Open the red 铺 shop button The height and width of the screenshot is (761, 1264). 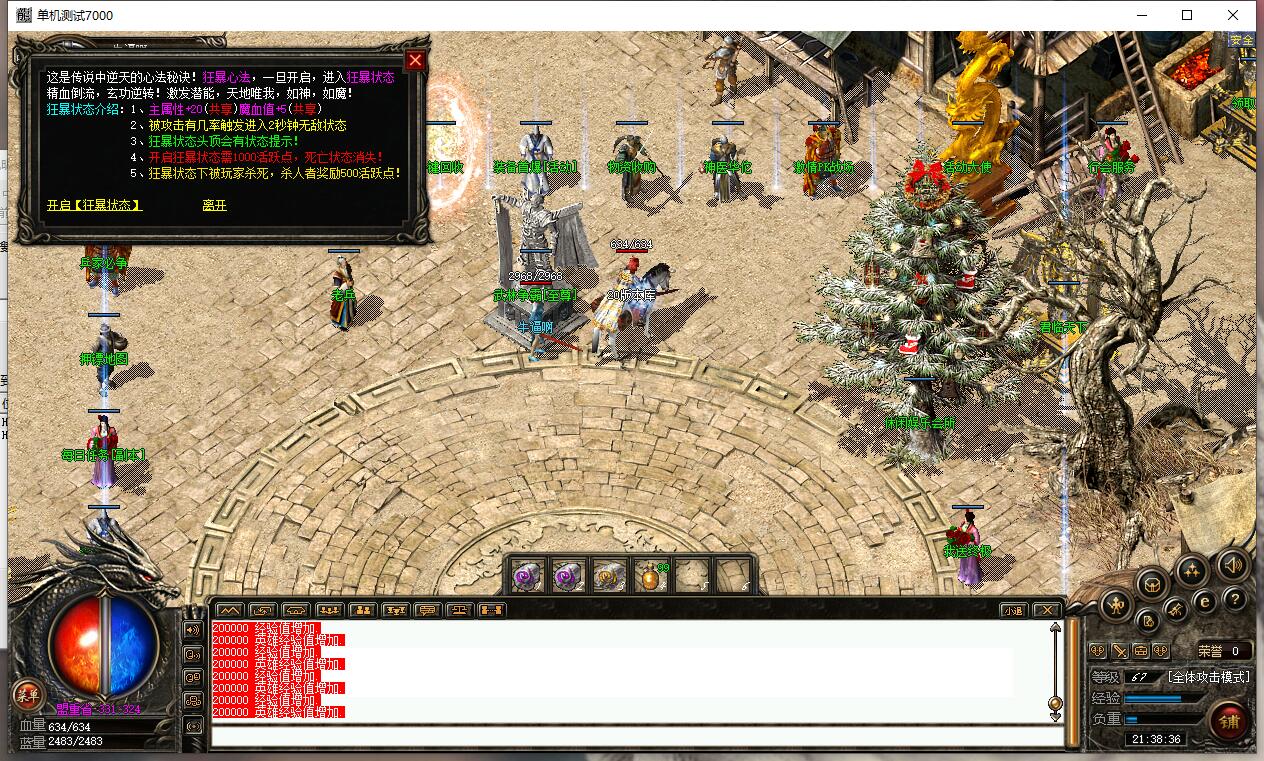1230,722
